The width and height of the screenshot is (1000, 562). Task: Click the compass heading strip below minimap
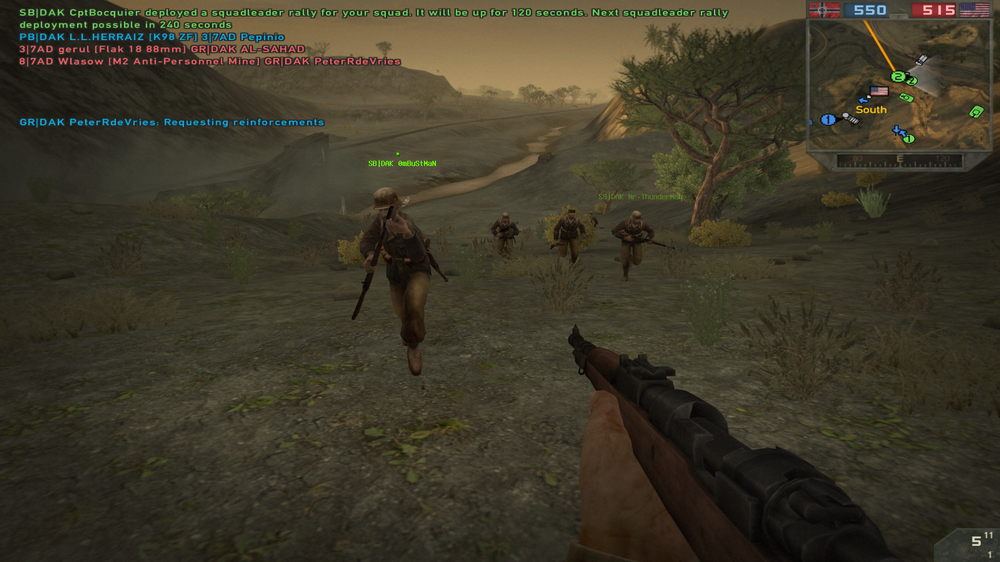[x=899, y=160]
